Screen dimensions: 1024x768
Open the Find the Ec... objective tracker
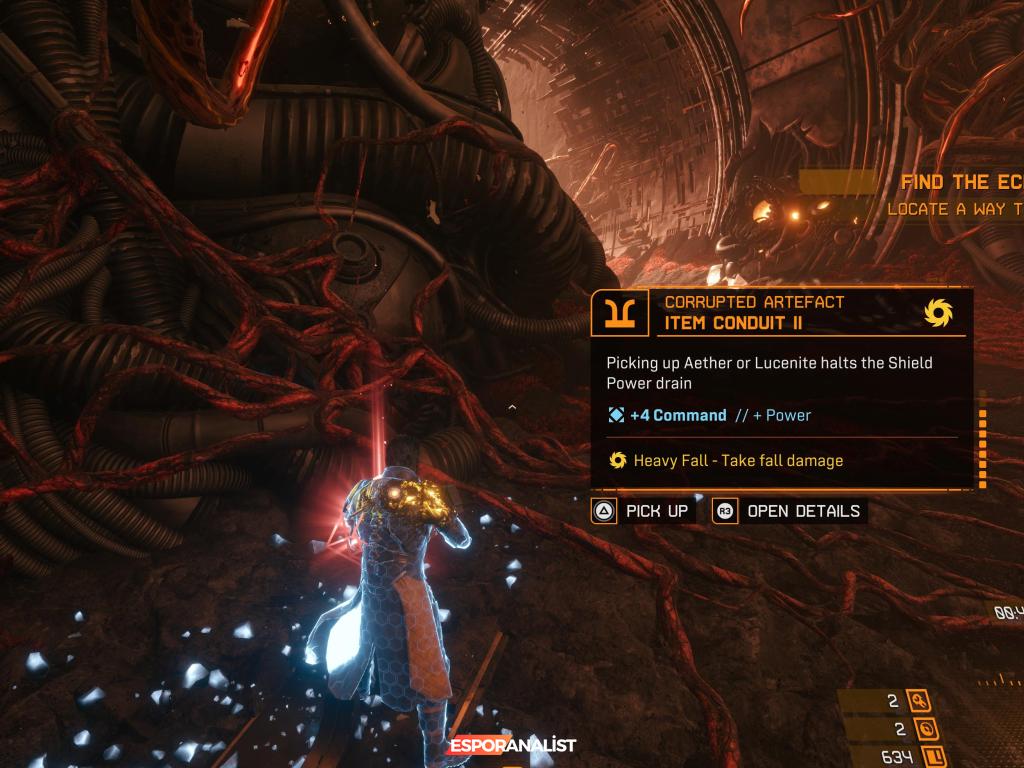click(x=960, y=182)
